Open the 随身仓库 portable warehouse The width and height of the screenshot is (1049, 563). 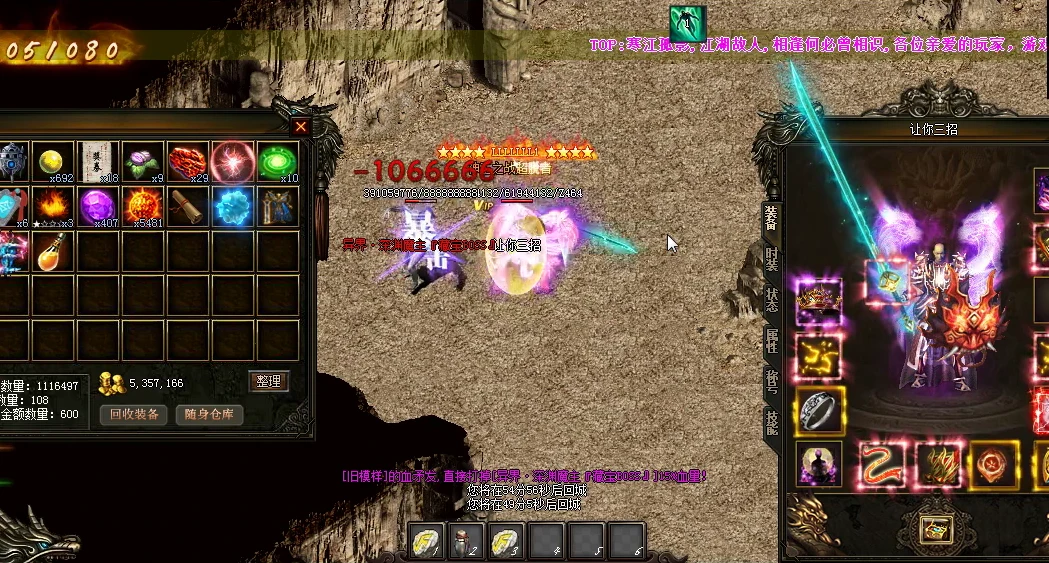click(x=209, y=414)
